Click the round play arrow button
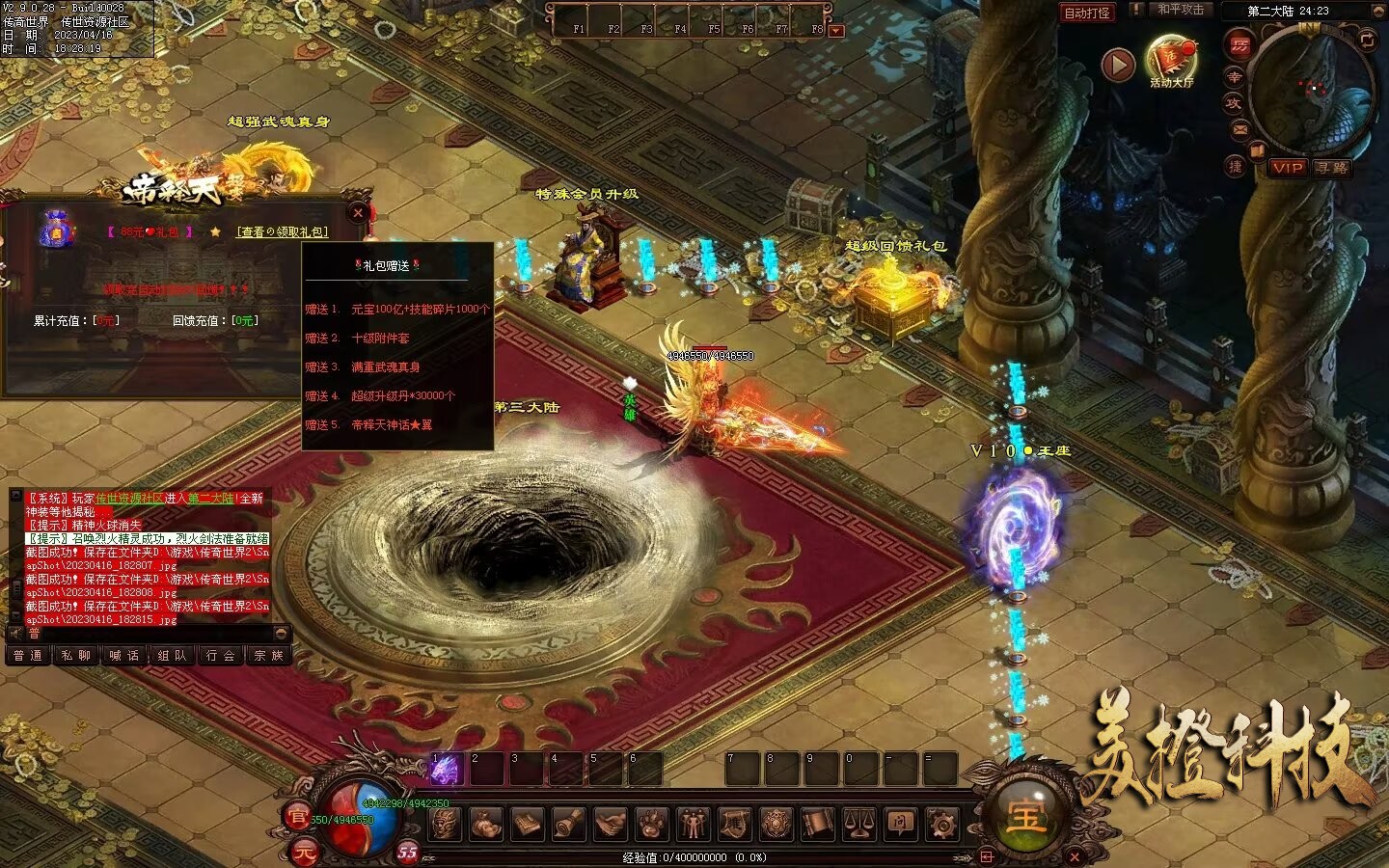The width and height of the screenshot is (1389, 868). [x=1118, y=66]
